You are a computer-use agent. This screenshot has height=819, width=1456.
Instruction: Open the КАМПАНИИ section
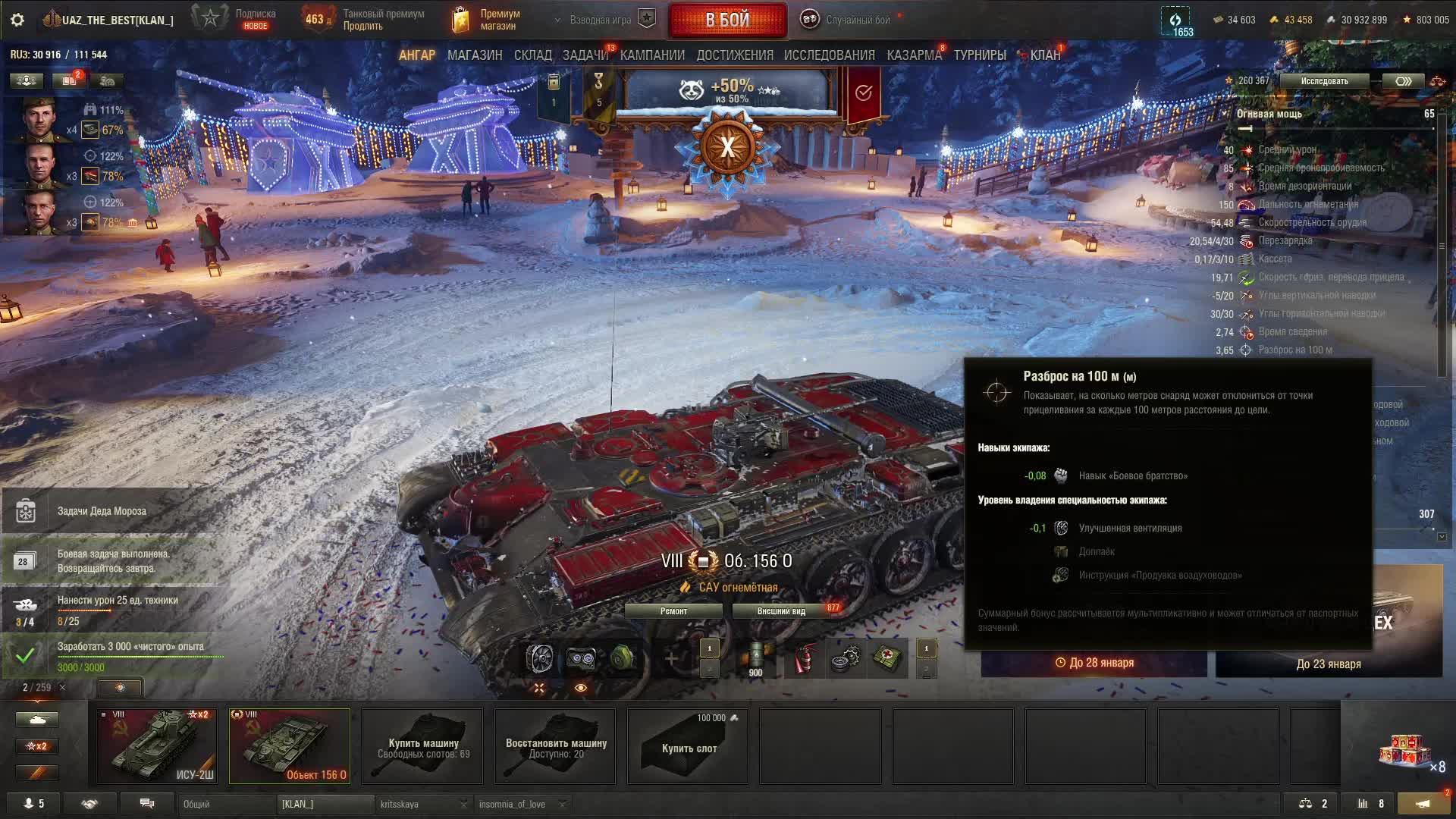(x=652, y=55)
